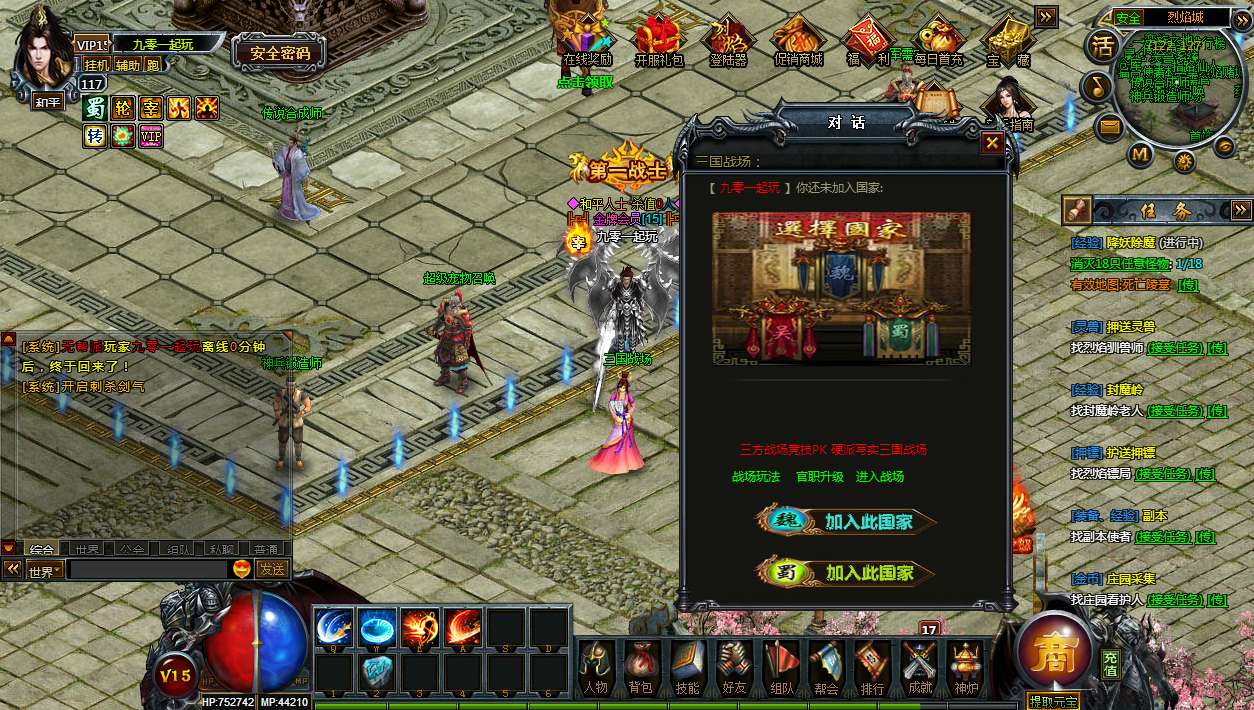Open the 促销商城 promo shop
The image size is (1254, 710).
798,40
